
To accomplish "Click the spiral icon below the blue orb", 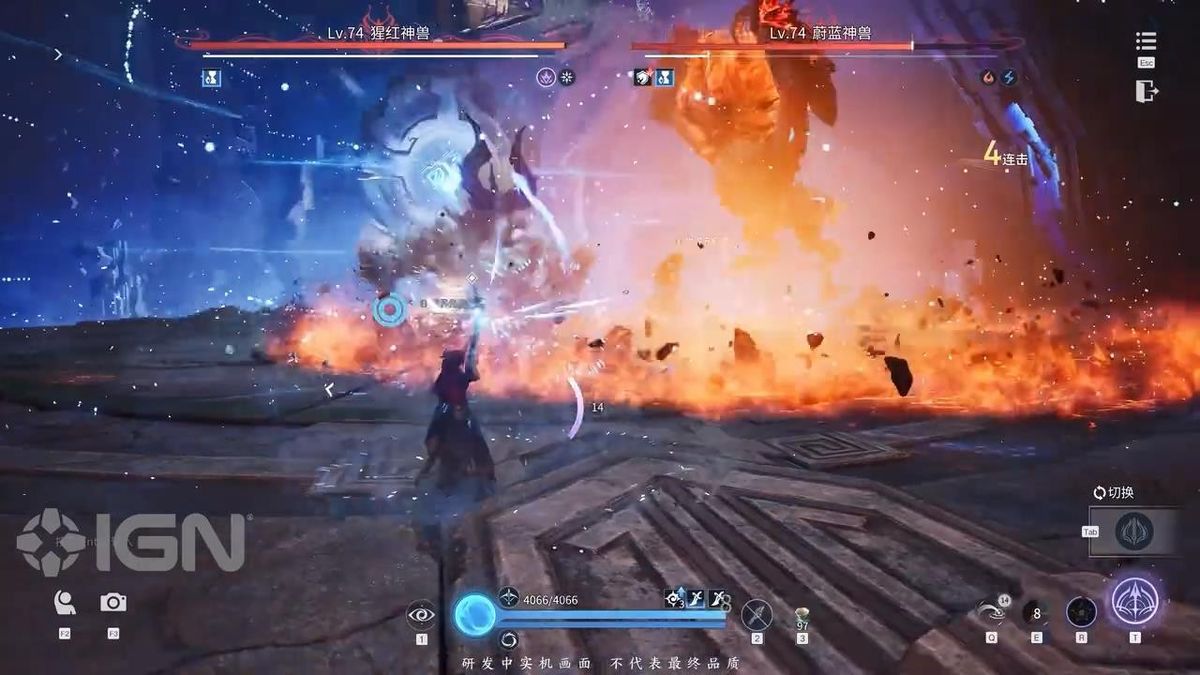I will coord(508,639).
